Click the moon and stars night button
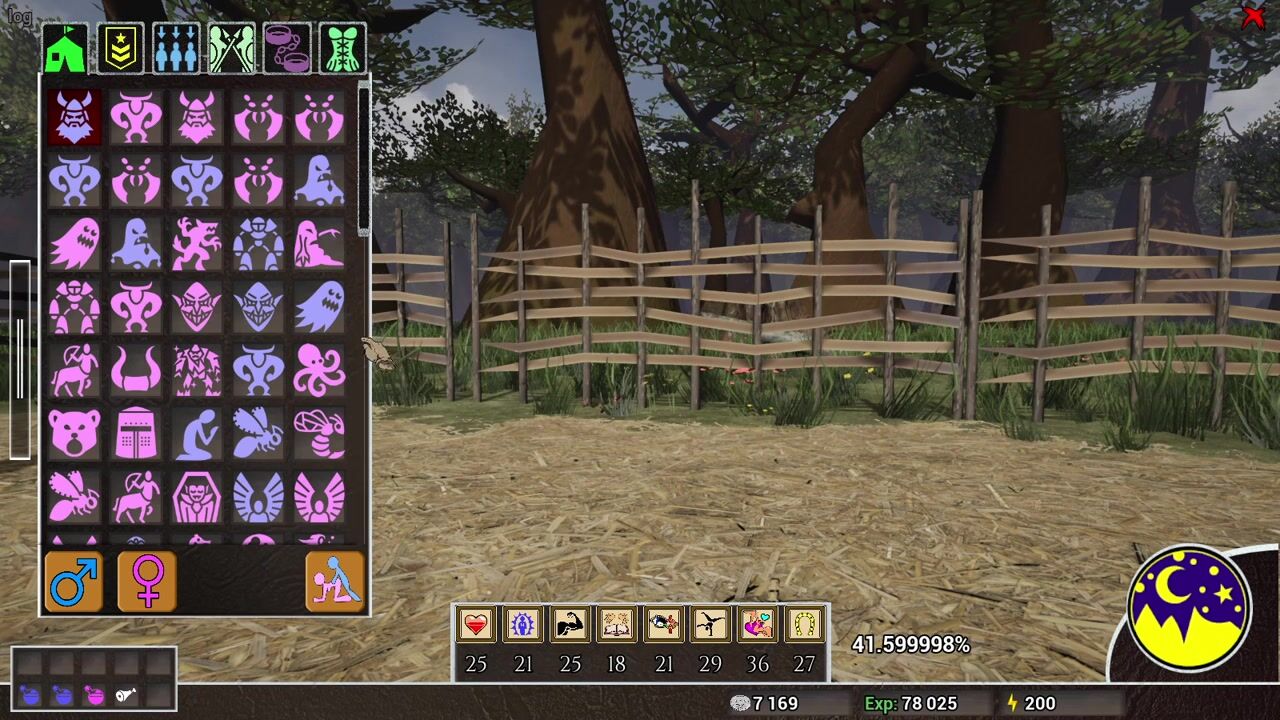This screenshot has width=1280, height=720. click(1189, 607)
